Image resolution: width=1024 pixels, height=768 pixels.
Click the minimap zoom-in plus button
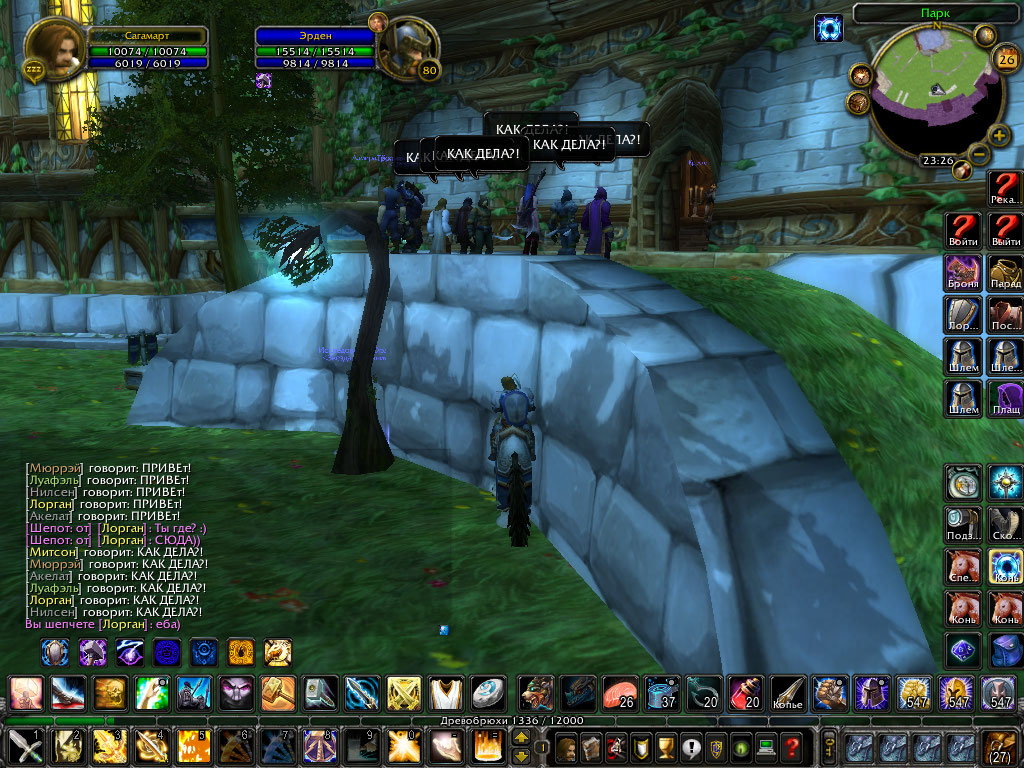pos(999,135)
